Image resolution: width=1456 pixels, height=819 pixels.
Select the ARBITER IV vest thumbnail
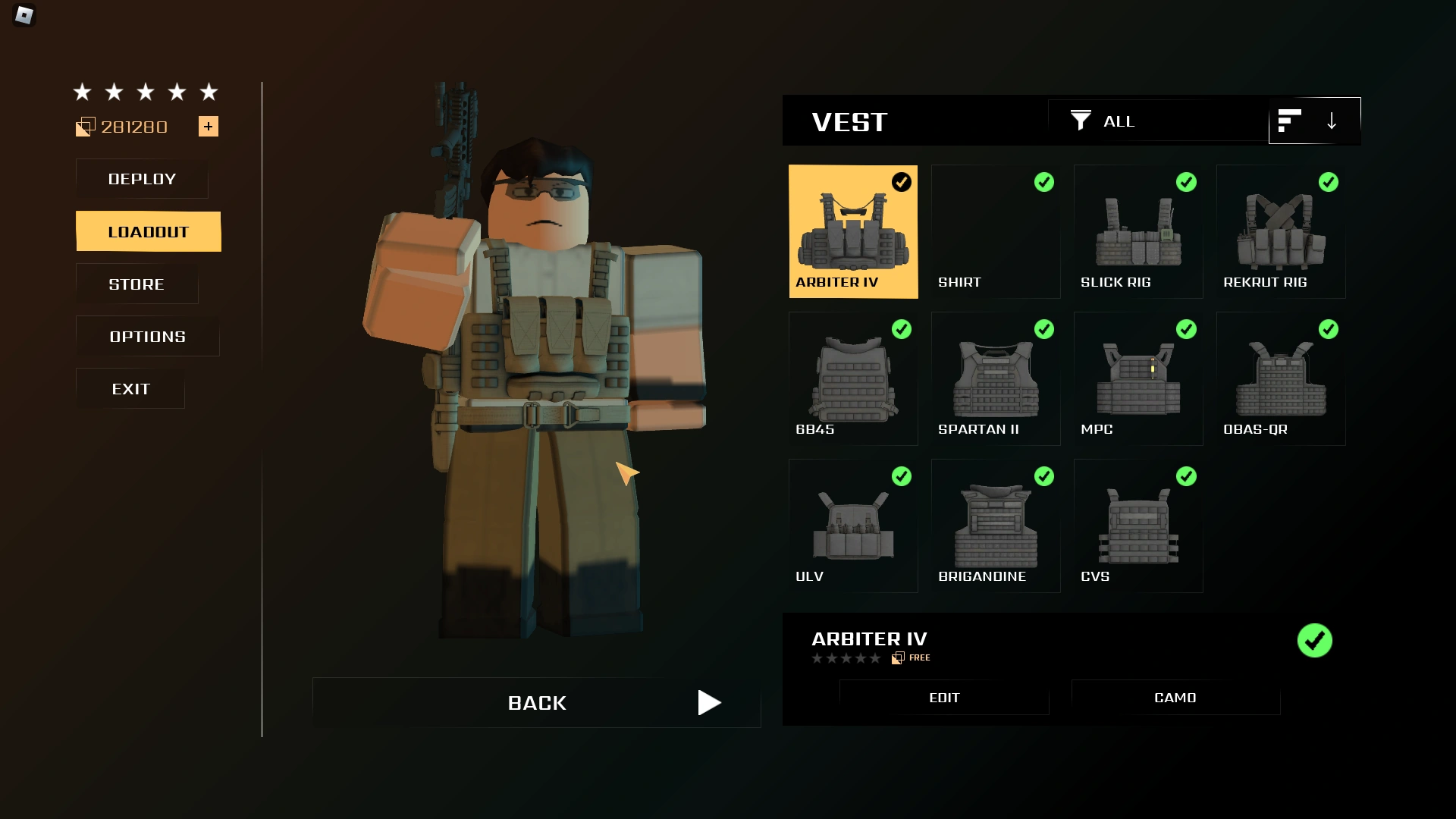pos(853,231)
